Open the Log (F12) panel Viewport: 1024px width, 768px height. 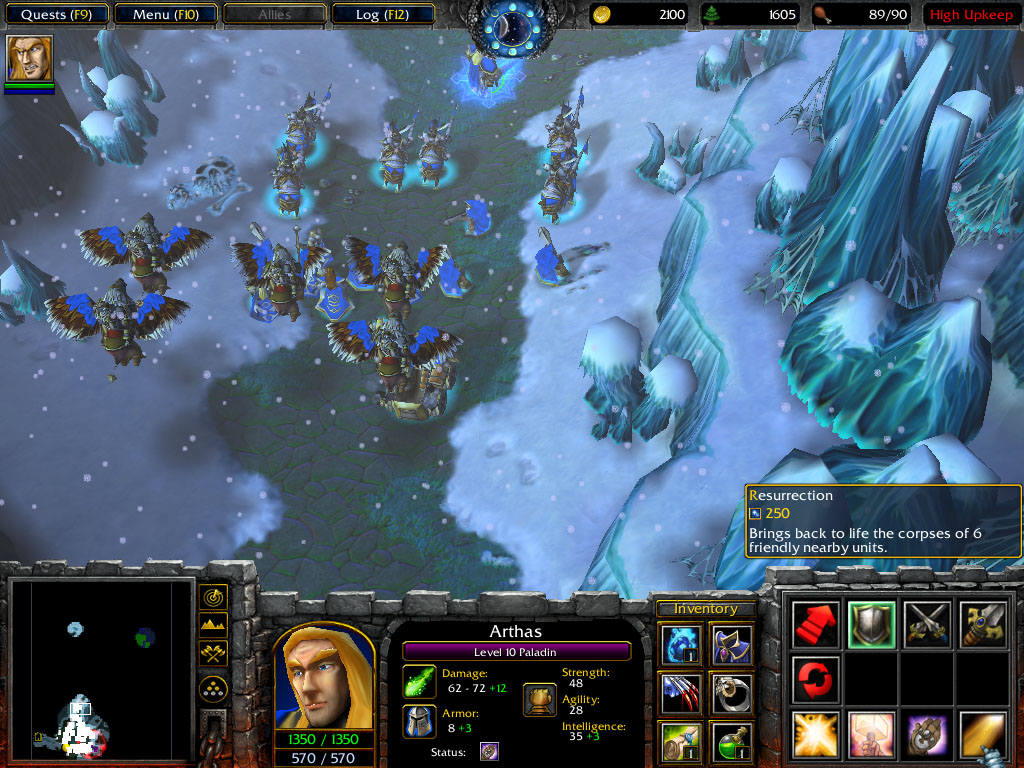(381, 15)
